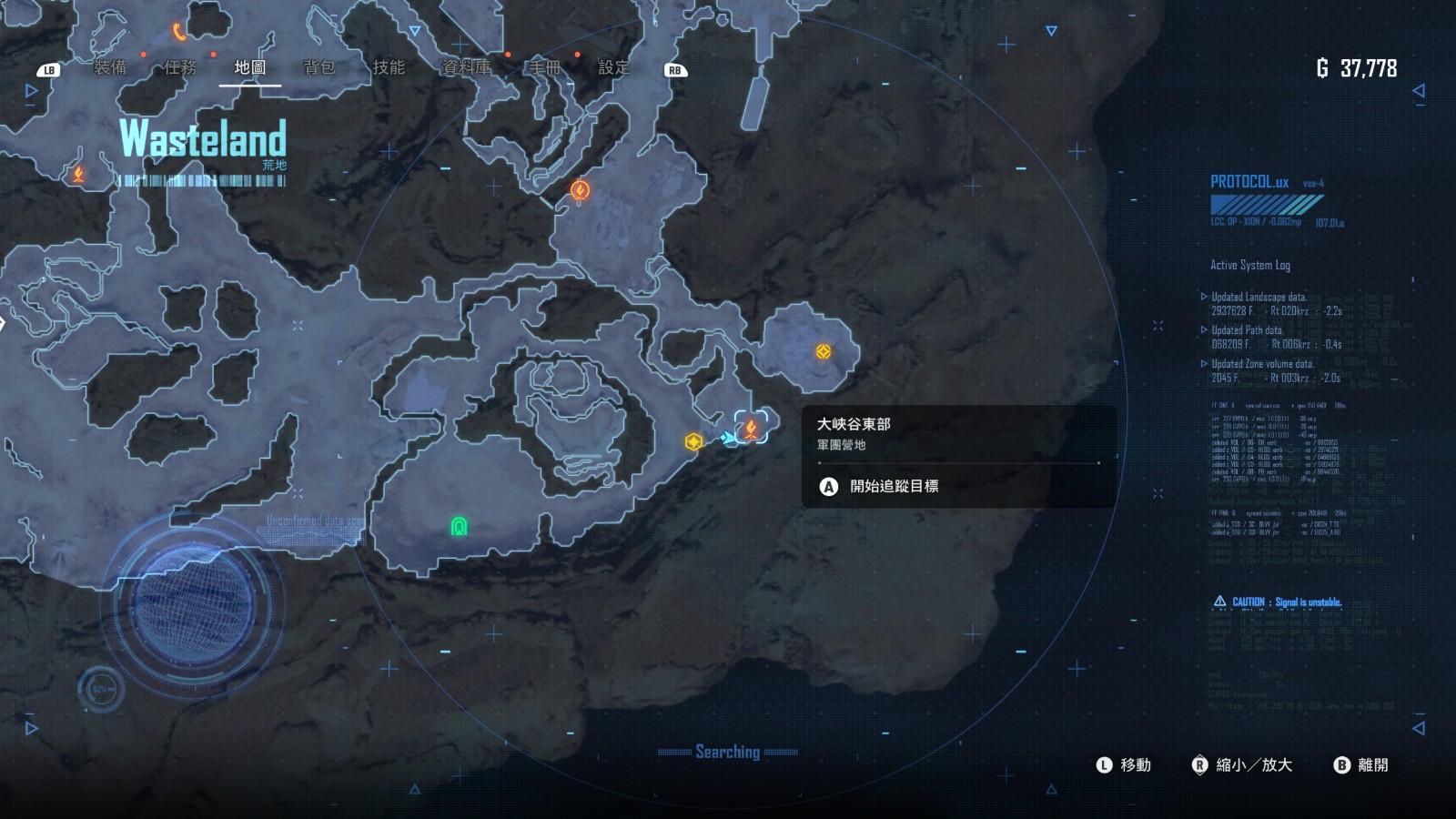Open the 任務 missions tab
The height and width of the screenshot is (819, 1456).
click(180, 67)
